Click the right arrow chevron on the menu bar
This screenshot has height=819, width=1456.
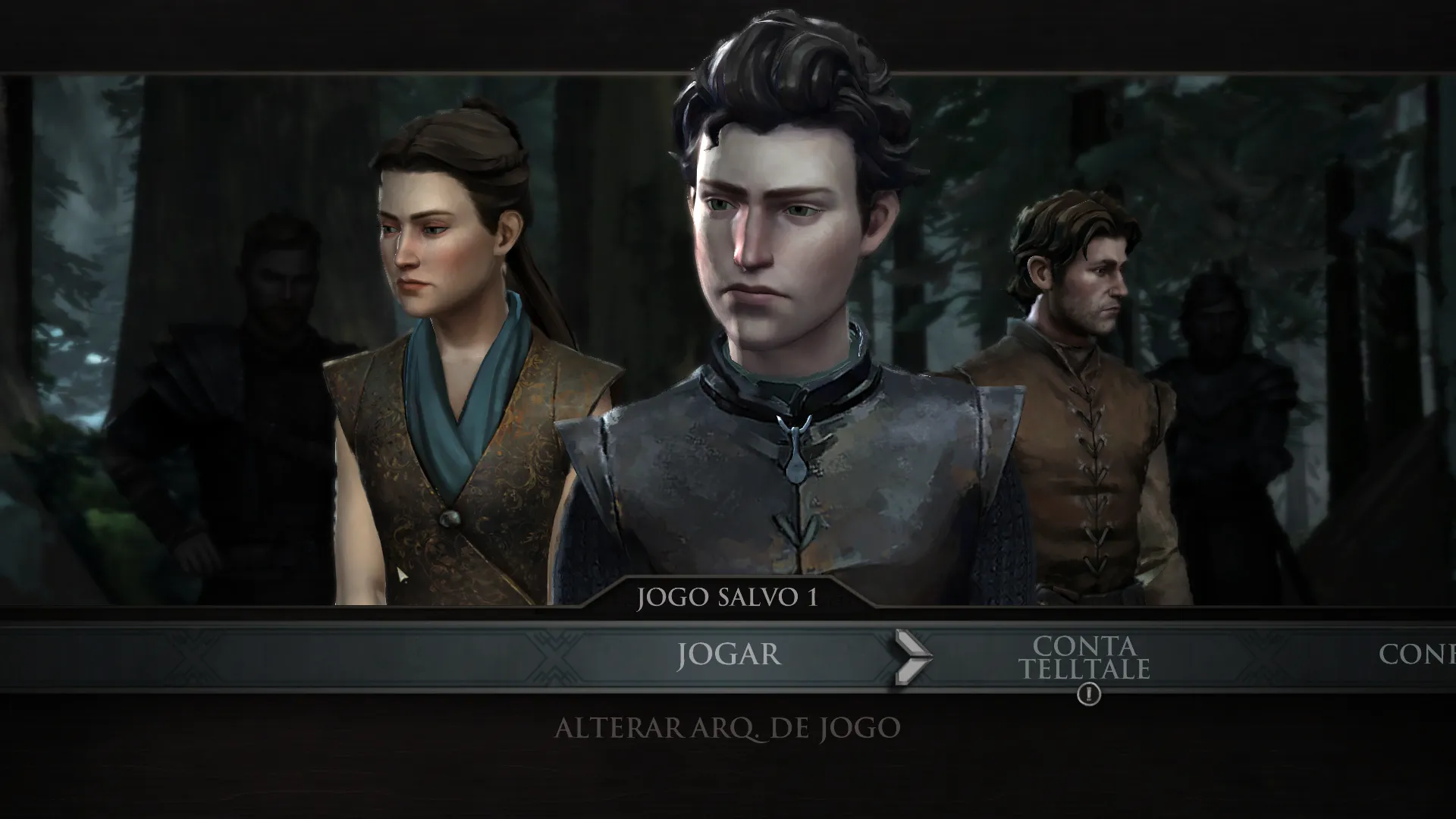click(912, 657)
